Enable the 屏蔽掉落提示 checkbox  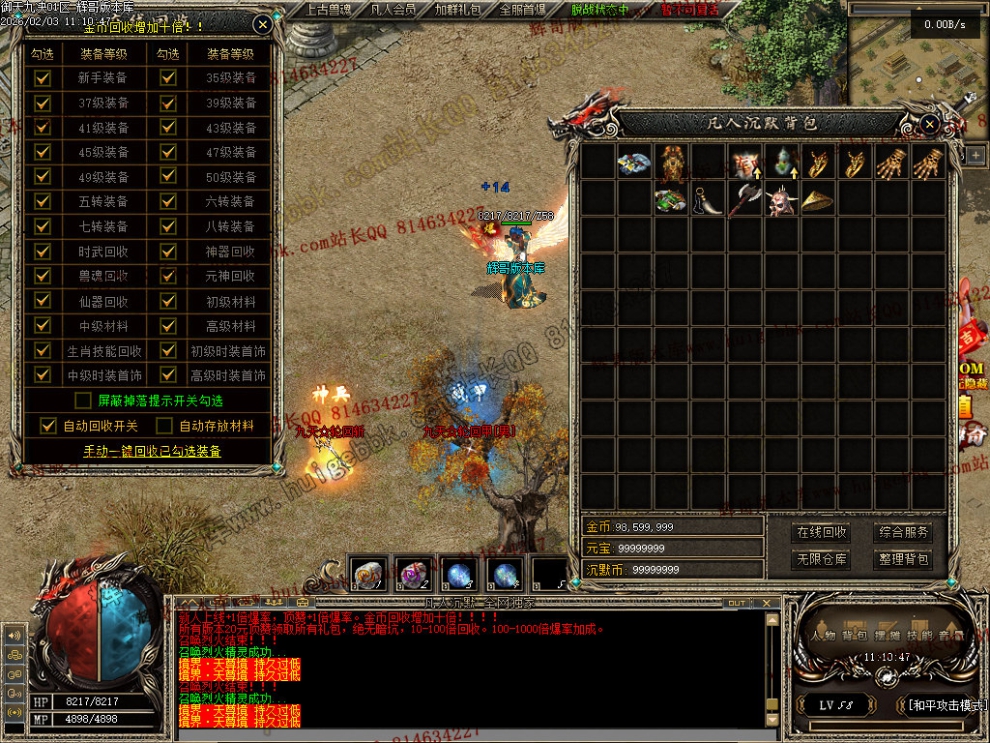pos(84,400)
